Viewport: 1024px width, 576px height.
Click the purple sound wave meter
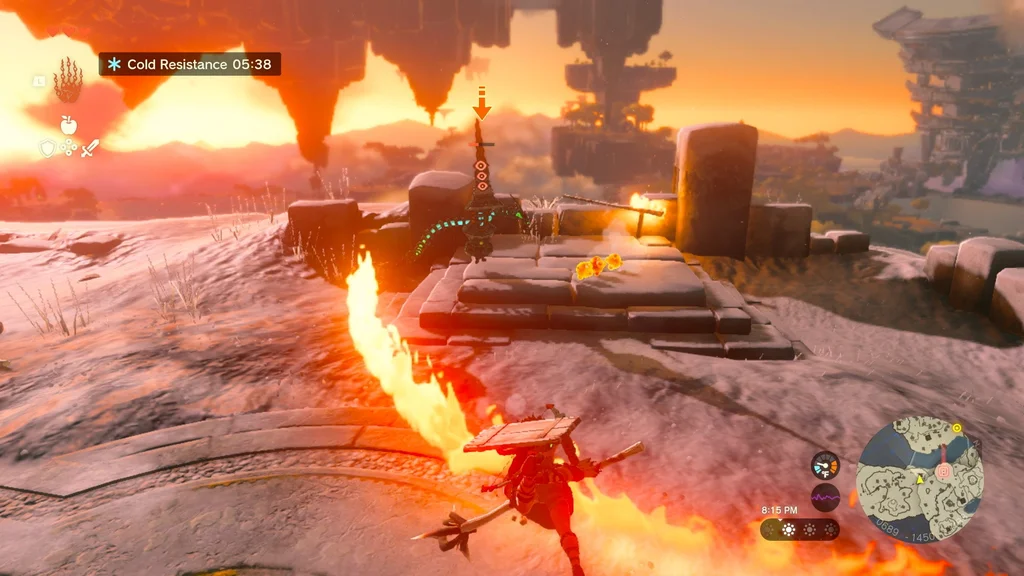825,497
